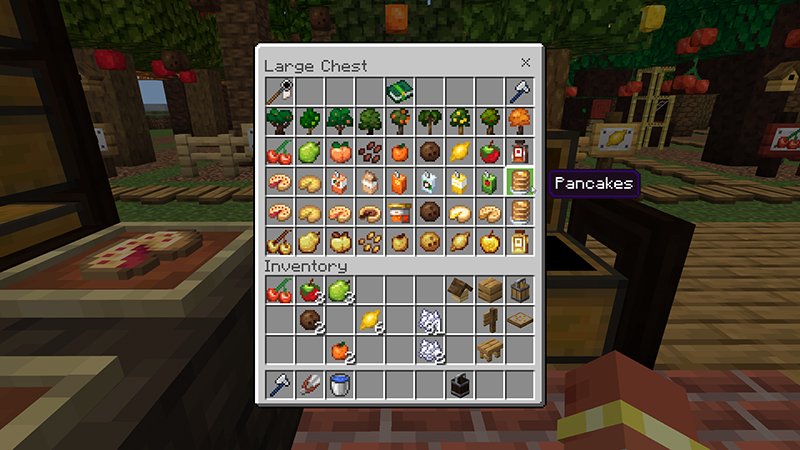Click the cookie in the chest

(x=430, y=242)
